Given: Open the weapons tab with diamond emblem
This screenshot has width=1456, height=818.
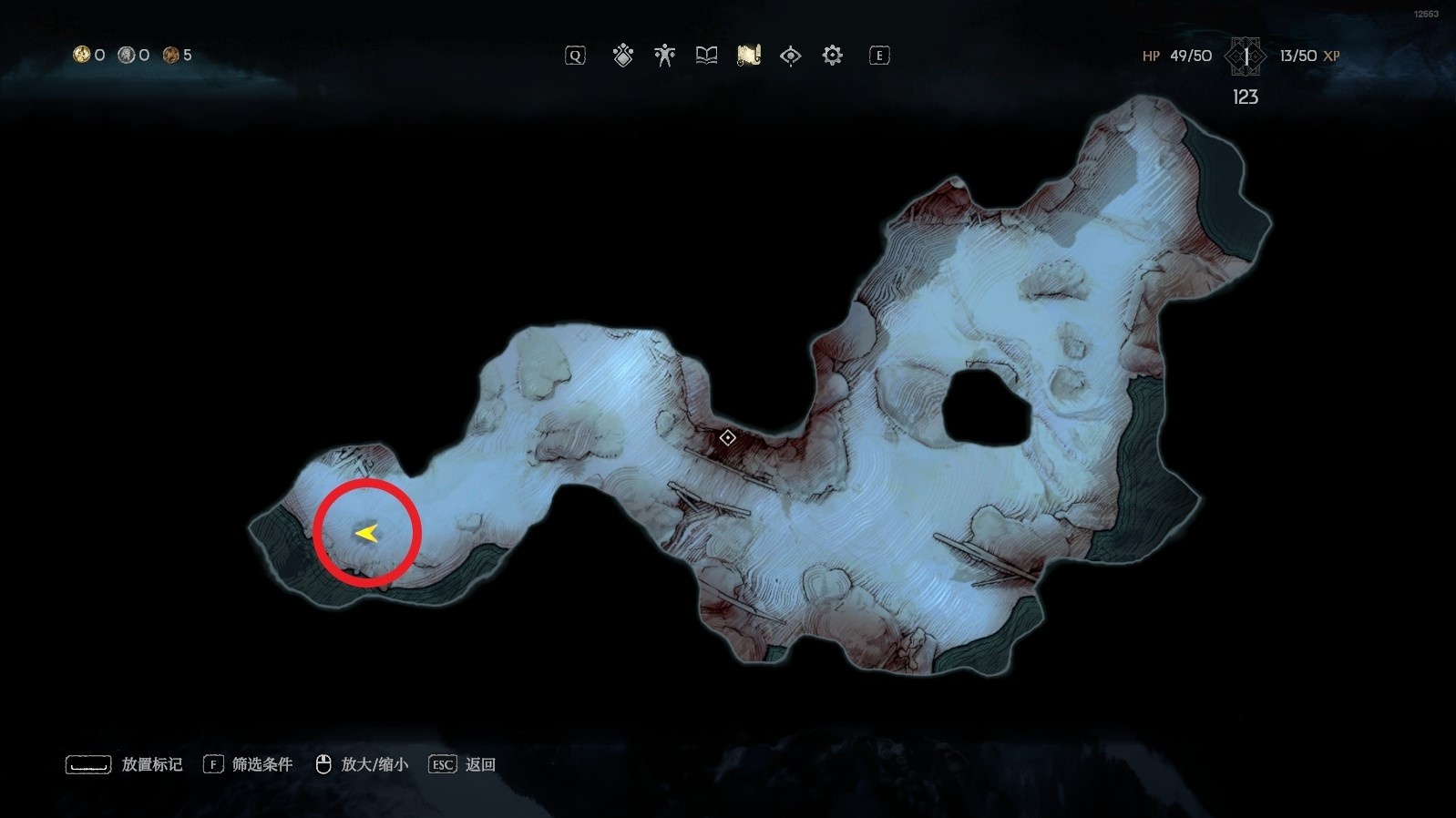Looking at the screenshot, I should click(623, 56).
